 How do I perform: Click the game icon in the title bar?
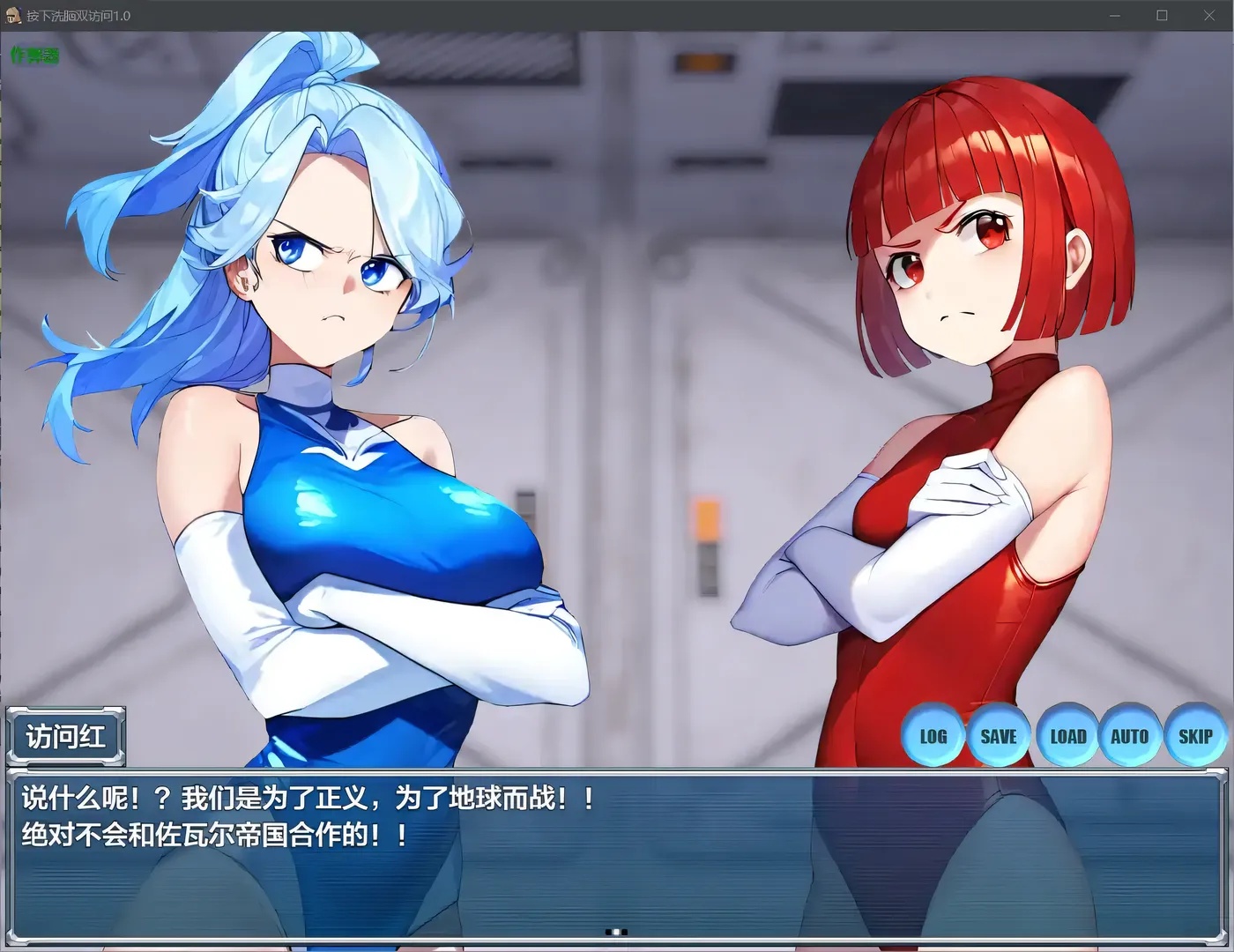pyautogui.click(x=12, y=15)
